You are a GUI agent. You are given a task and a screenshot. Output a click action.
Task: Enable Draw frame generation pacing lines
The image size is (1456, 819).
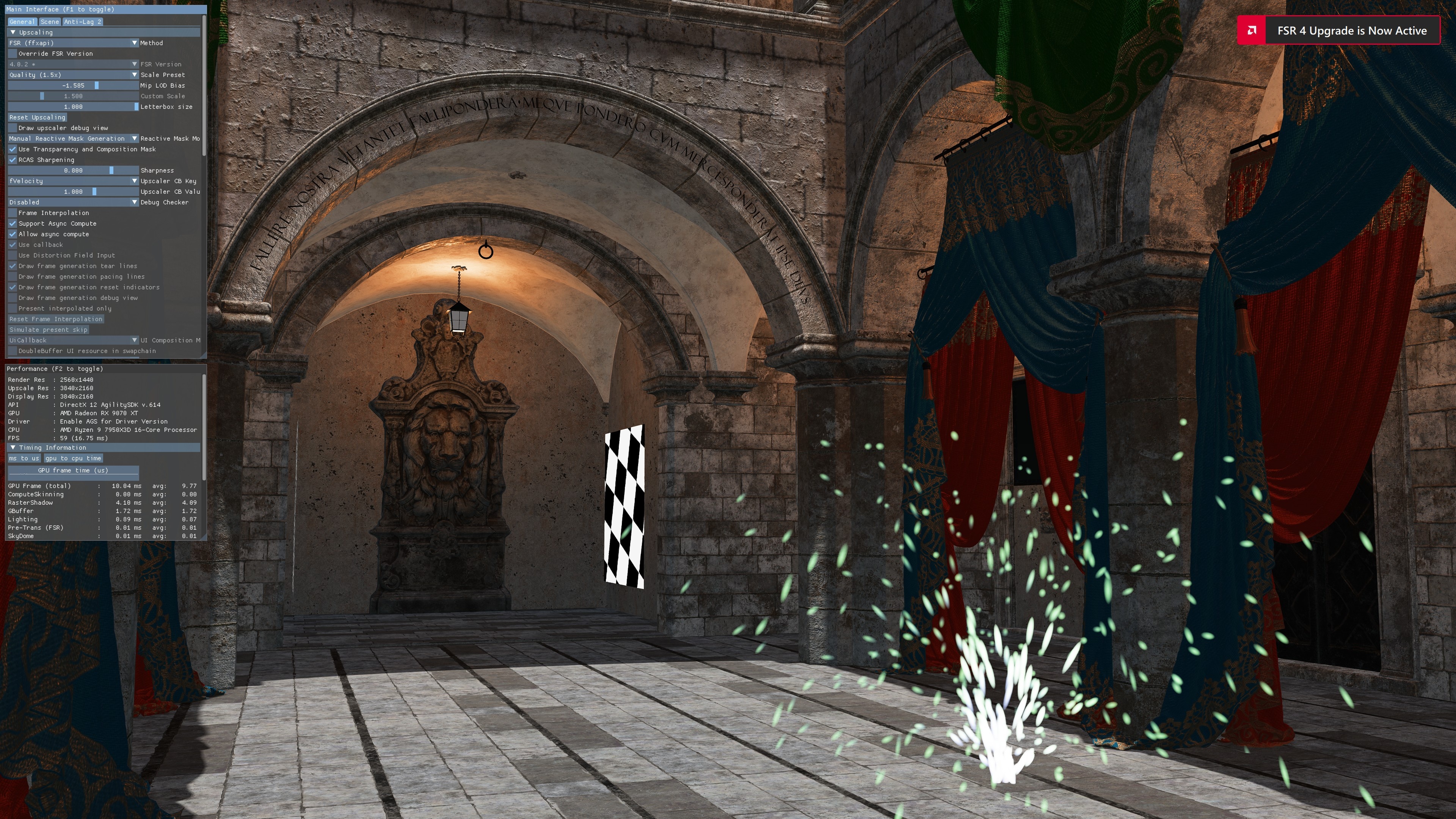pos(13,276)
